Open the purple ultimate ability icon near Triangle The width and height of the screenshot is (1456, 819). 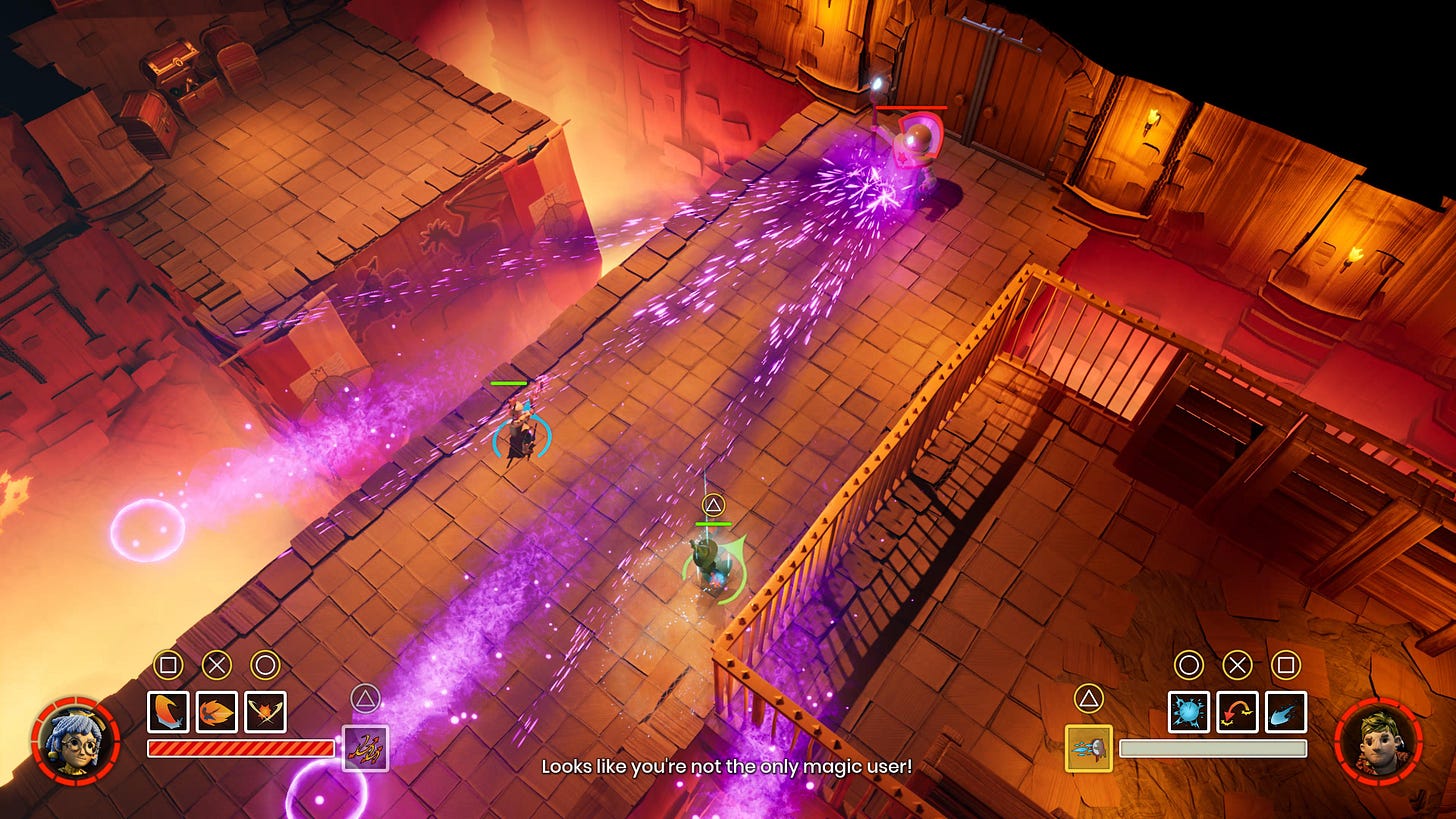(x=366, y=745)
